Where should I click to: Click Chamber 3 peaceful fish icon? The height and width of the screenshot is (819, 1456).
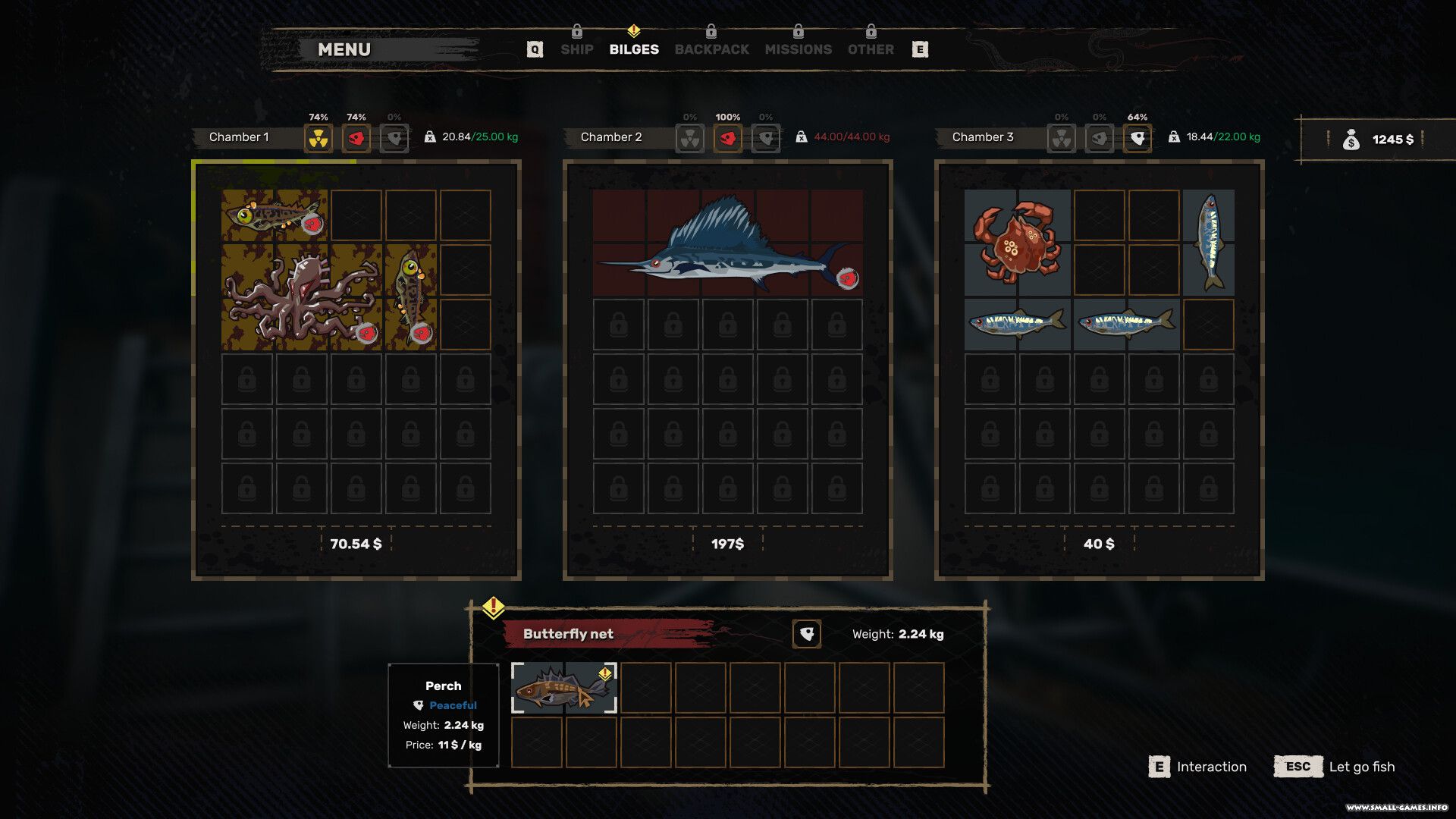click(x=1137, y=138)
